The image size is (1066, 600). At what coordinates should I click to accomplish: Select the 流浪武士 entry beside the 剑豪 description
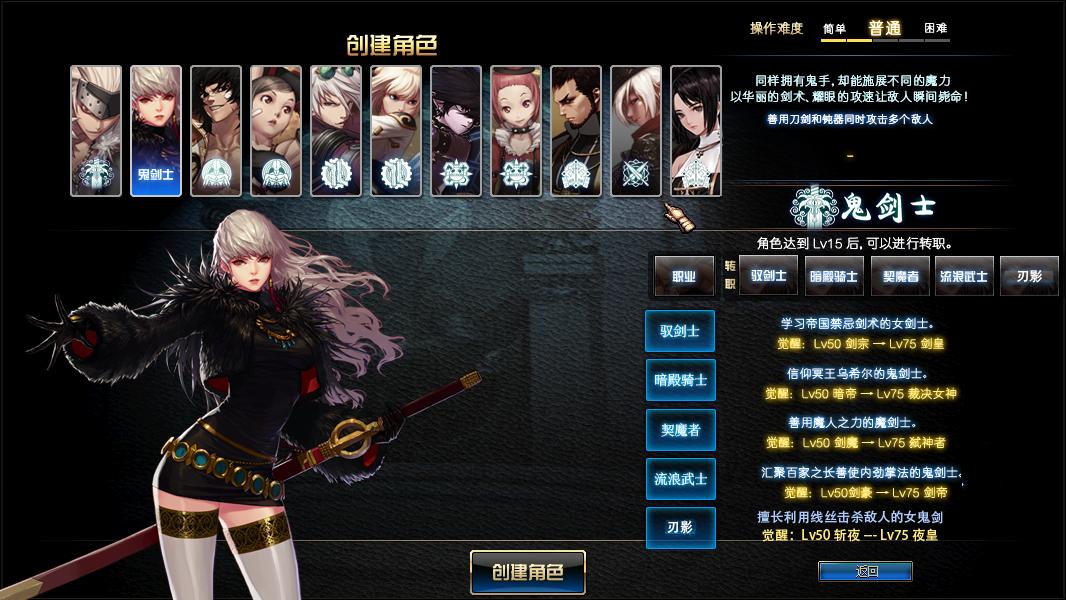coord(680,479)
